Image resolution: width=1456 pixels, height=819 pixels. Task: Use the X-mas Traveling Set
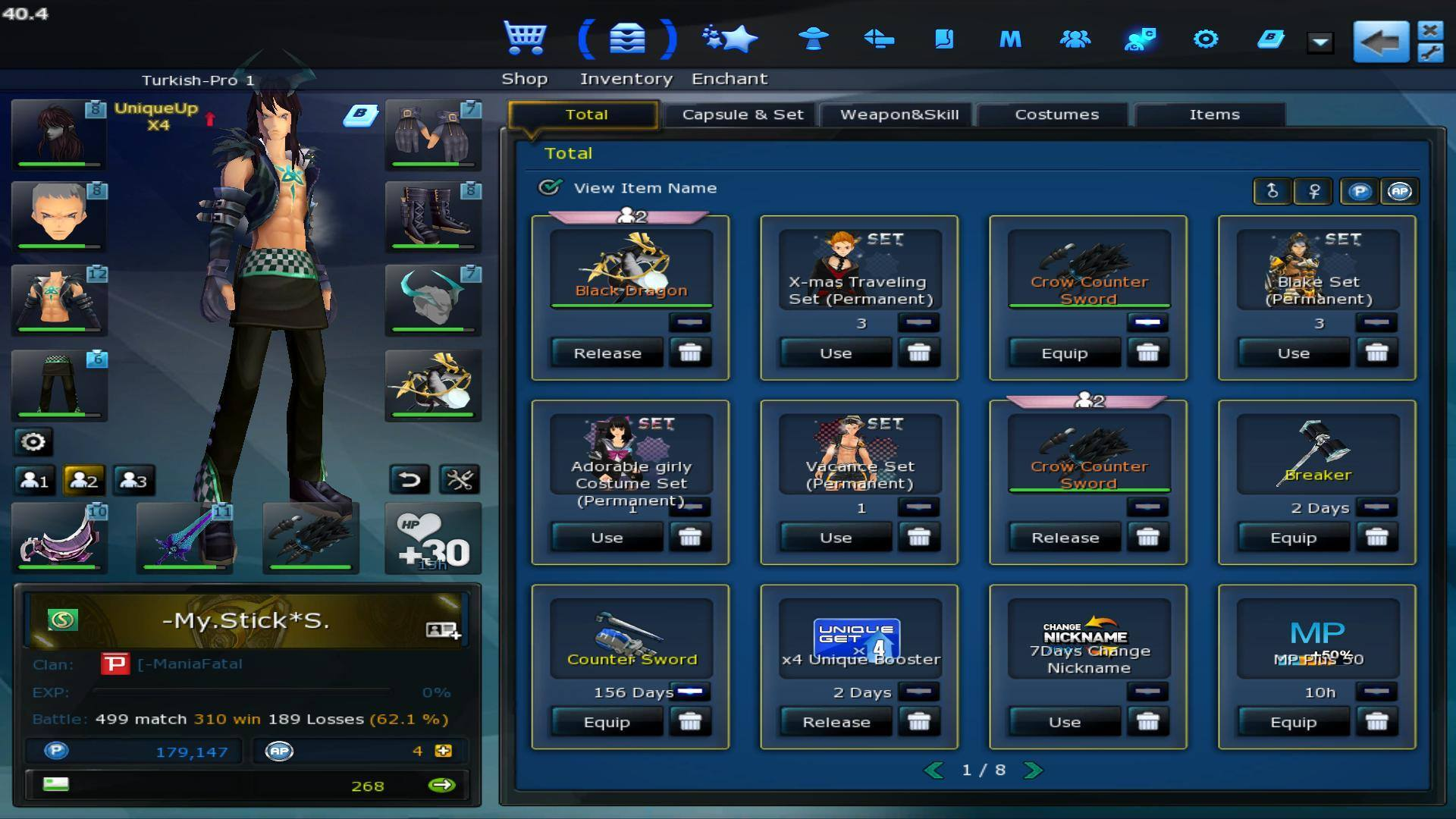point(836,353)
